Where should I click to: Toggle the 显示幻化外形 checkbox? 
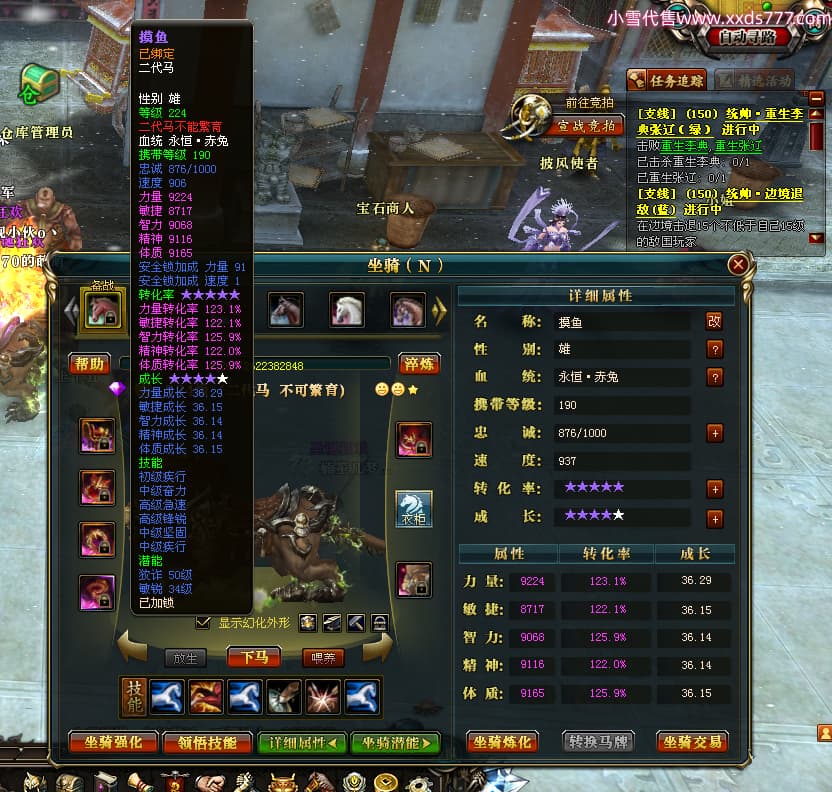[204, 622]
